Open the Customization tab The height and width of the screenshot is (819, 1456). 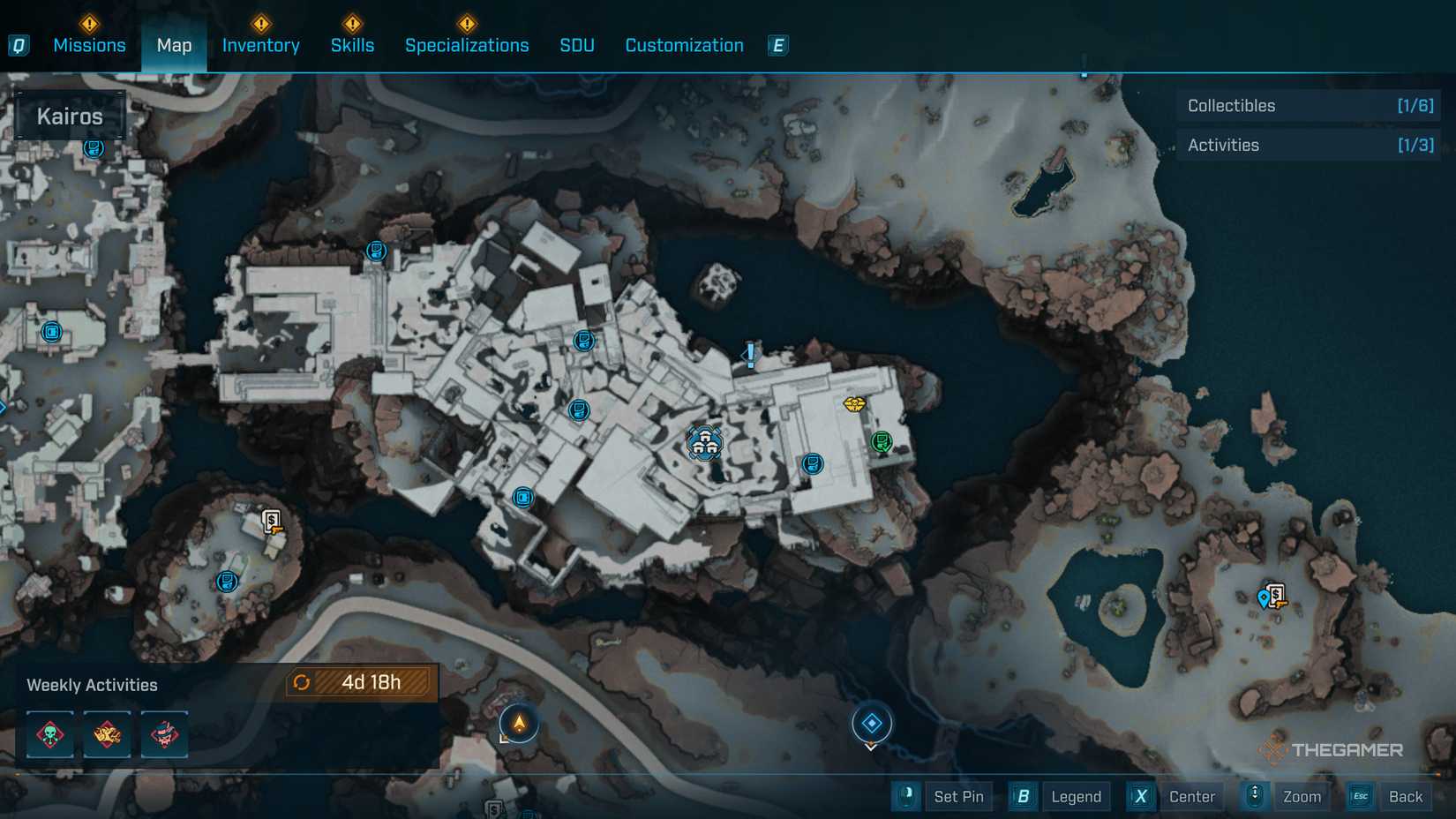(683, 45)
